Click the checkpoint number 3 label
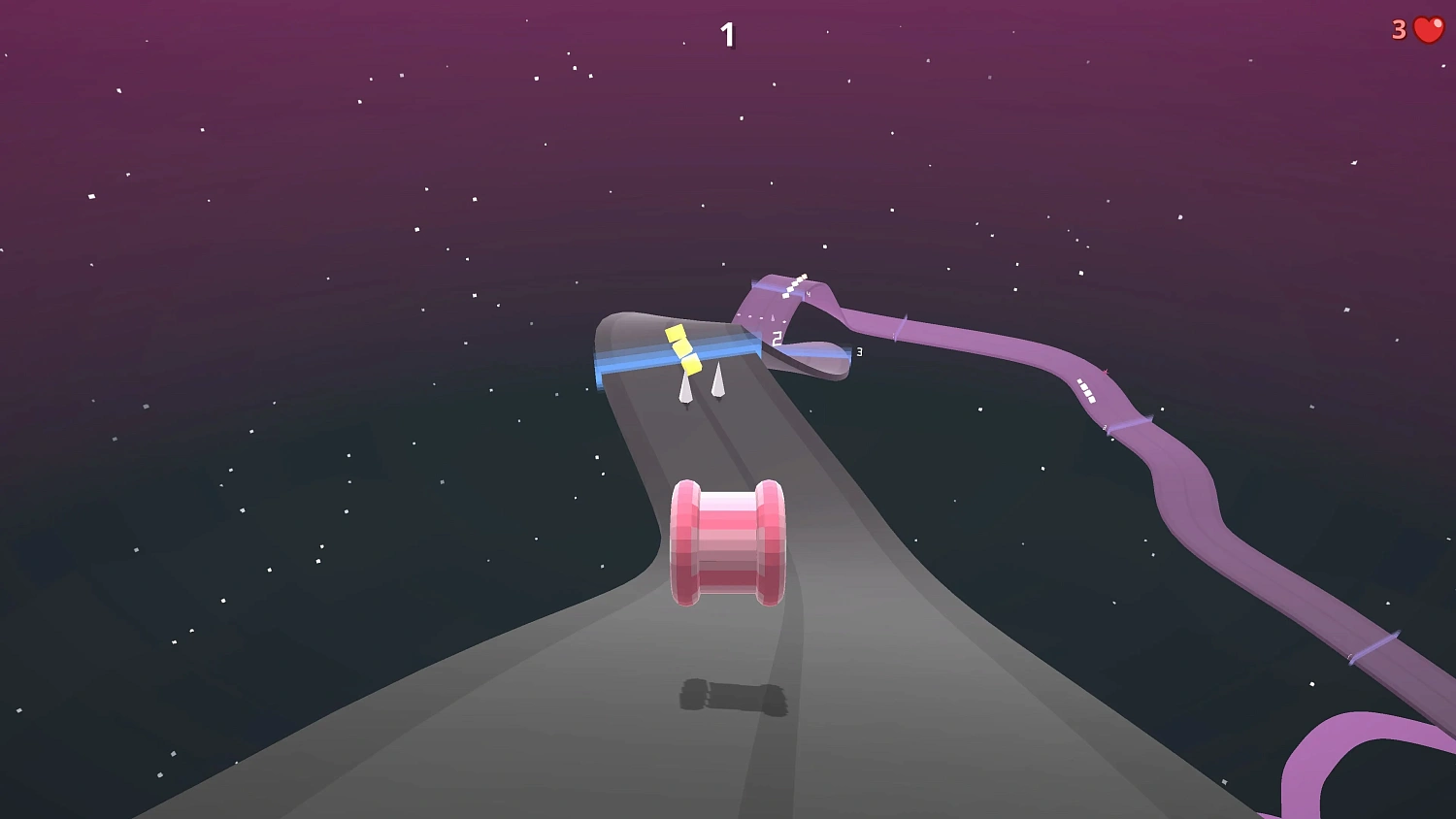This screenshot has height=819, width=1456. coord(859,352)
